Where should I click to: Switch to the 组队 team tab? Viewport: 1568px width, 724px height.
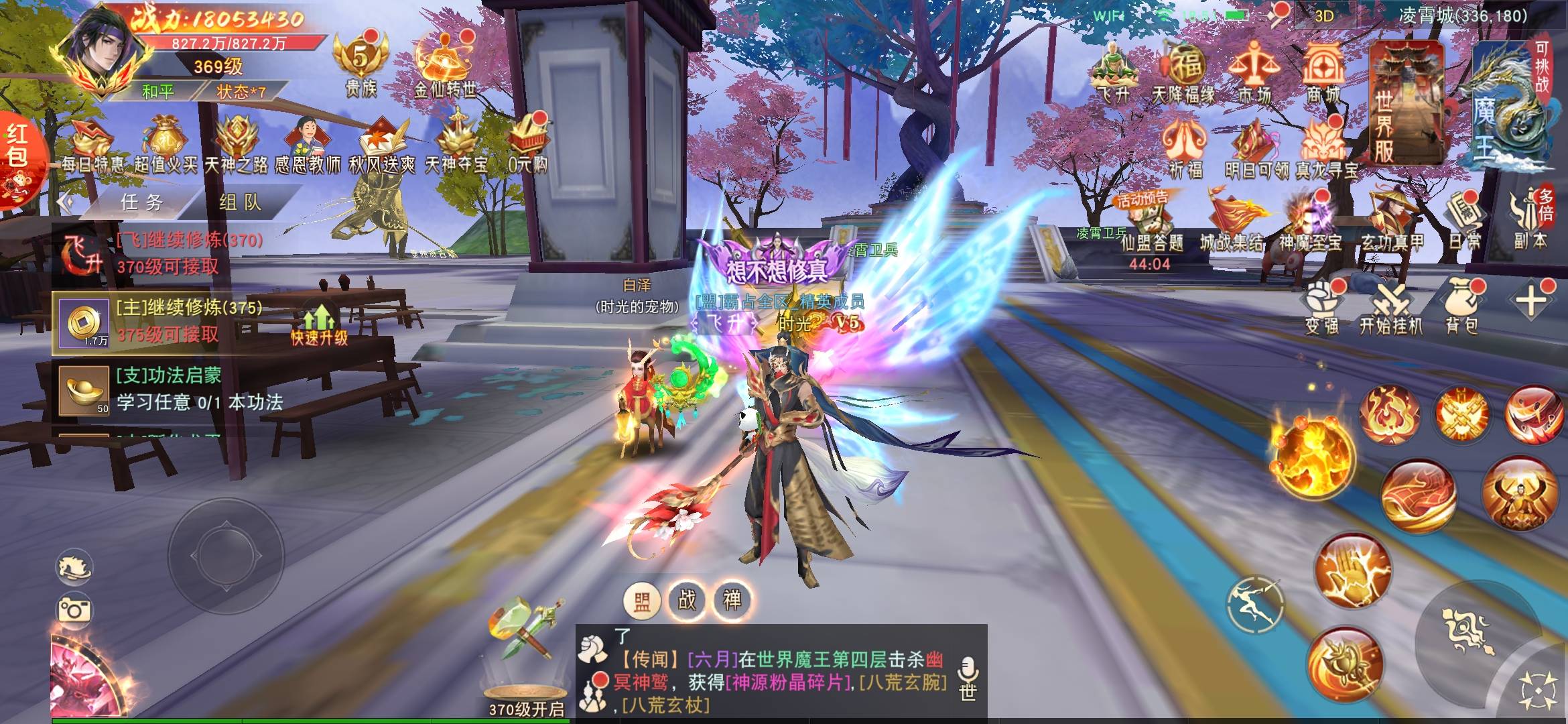click(240, 202)
